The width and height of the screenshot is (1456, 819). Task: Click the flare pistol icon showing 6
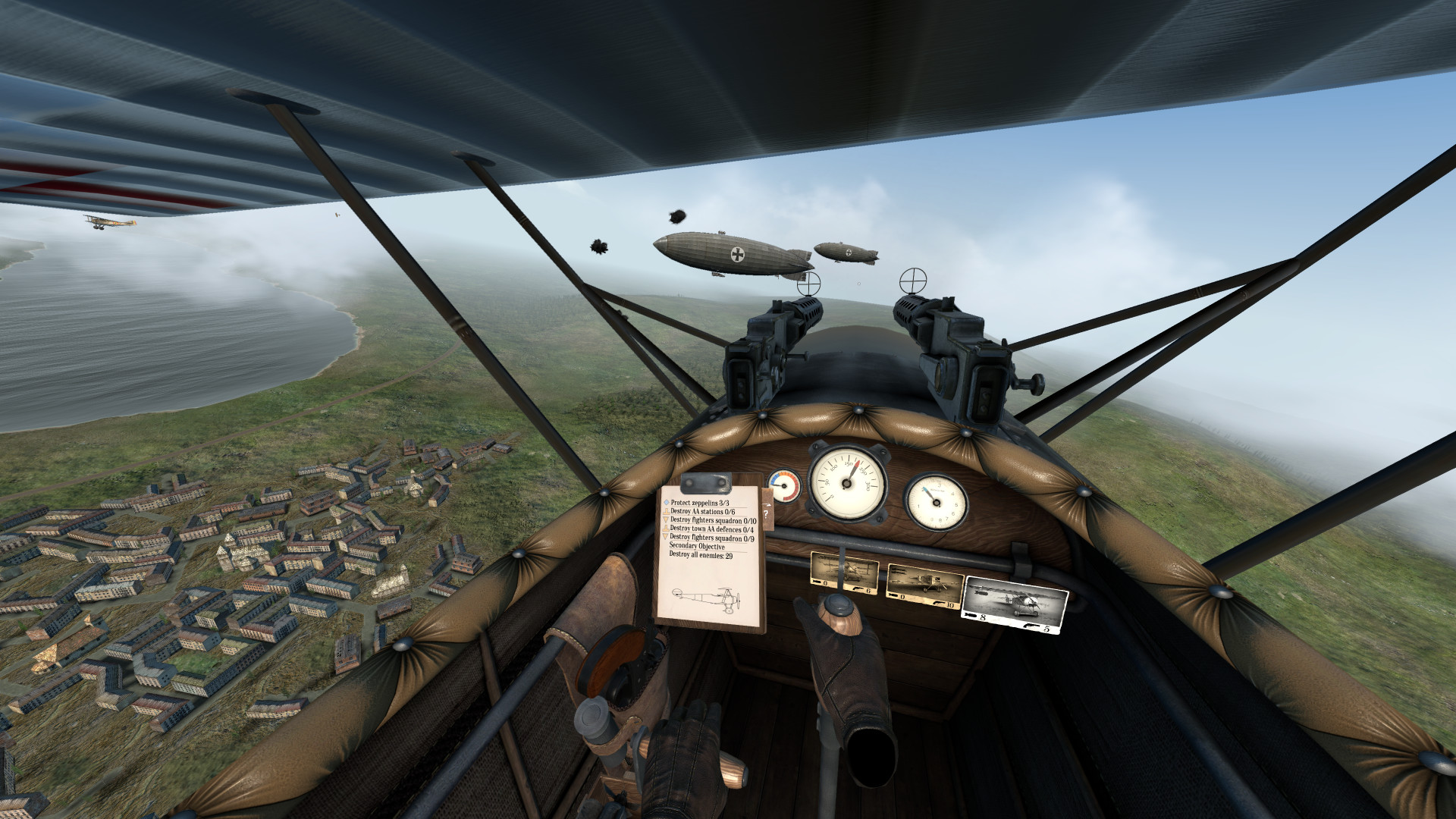[x=858, y=588]
